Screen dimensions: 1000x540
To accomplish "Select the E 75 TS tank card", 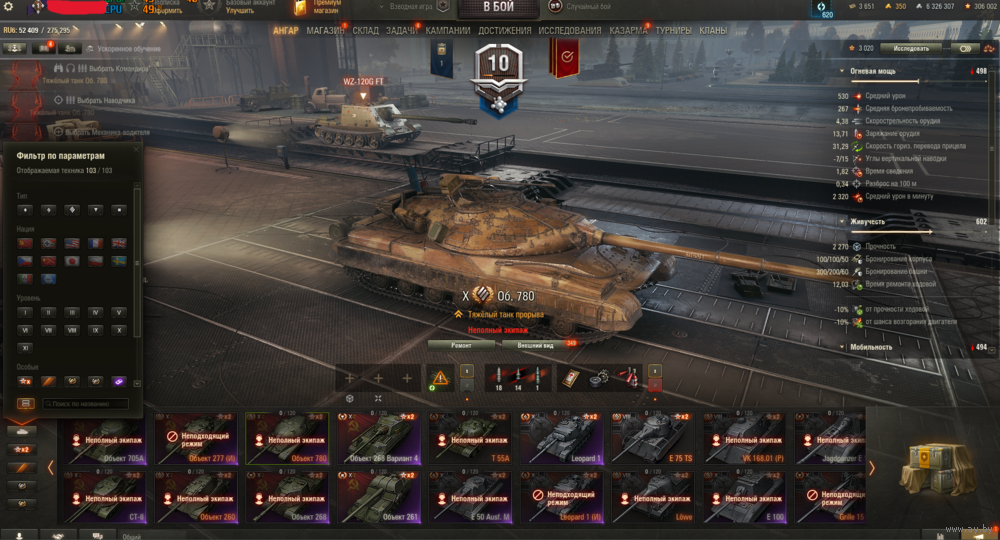I will tap(655, 437).
